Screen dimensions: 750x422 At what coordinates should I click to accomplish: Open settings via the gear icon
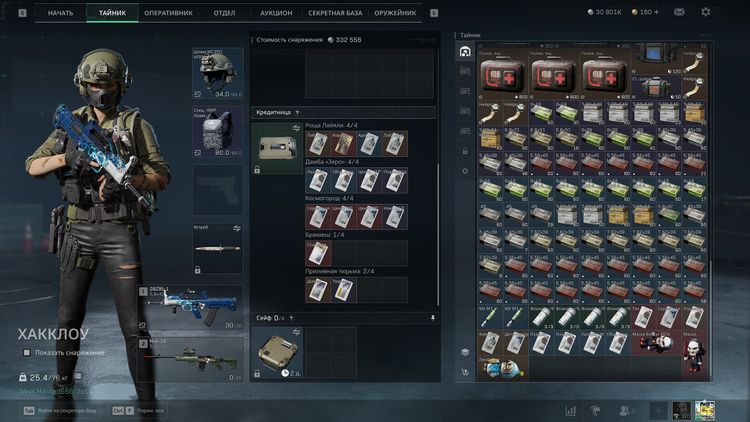coord(706,12)
